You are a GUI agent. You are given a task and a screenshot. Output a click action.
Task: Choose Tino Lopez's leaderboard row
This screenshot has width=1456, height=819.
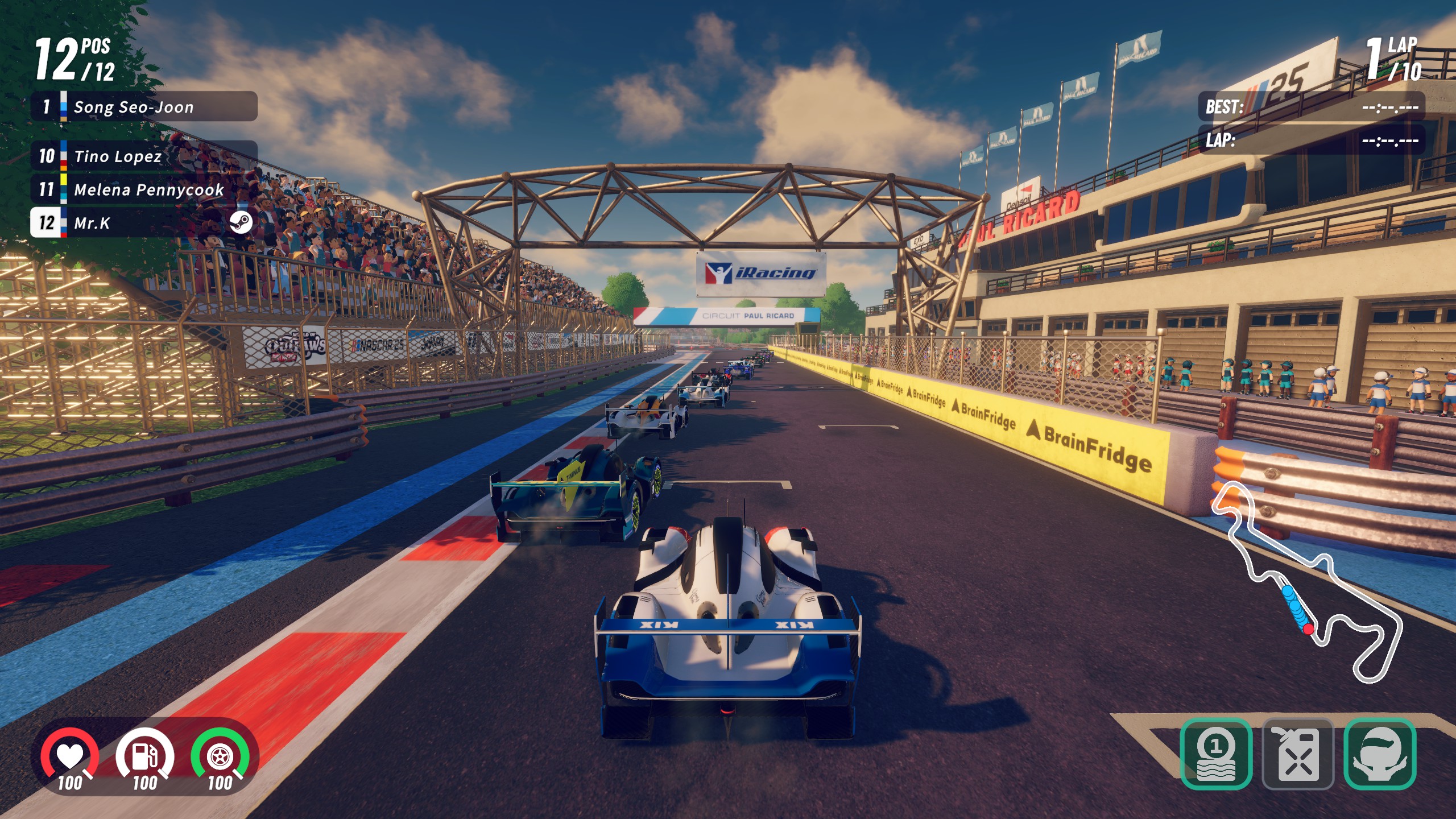pos(144,156)
